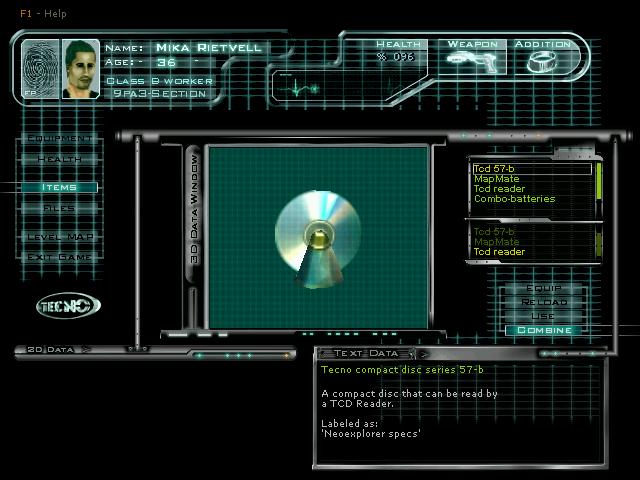Screen dimensions: 640x480
Task: Open the Text Data tab
Action: 366,353
